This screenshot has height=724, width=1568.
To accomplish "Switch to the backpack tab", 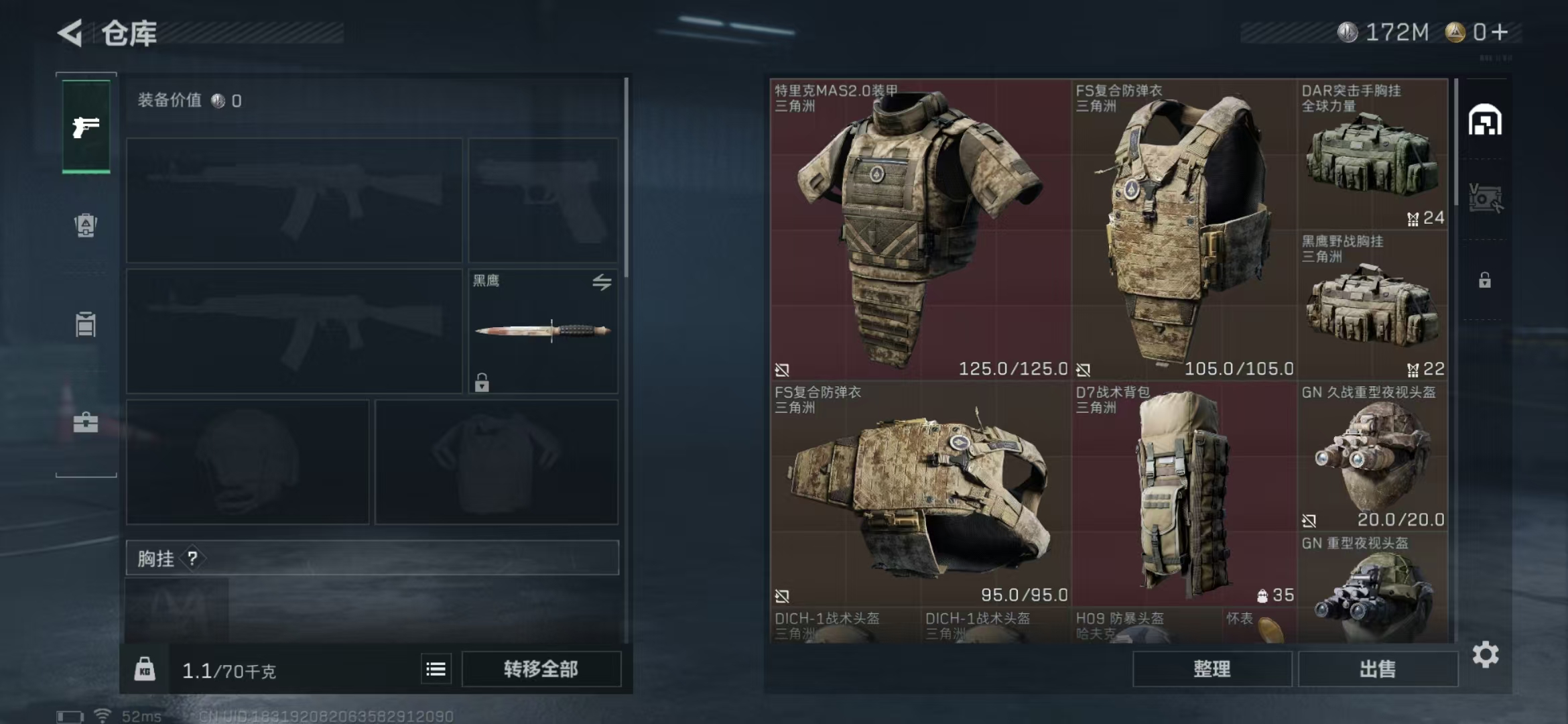I will [x=86, y=225].
